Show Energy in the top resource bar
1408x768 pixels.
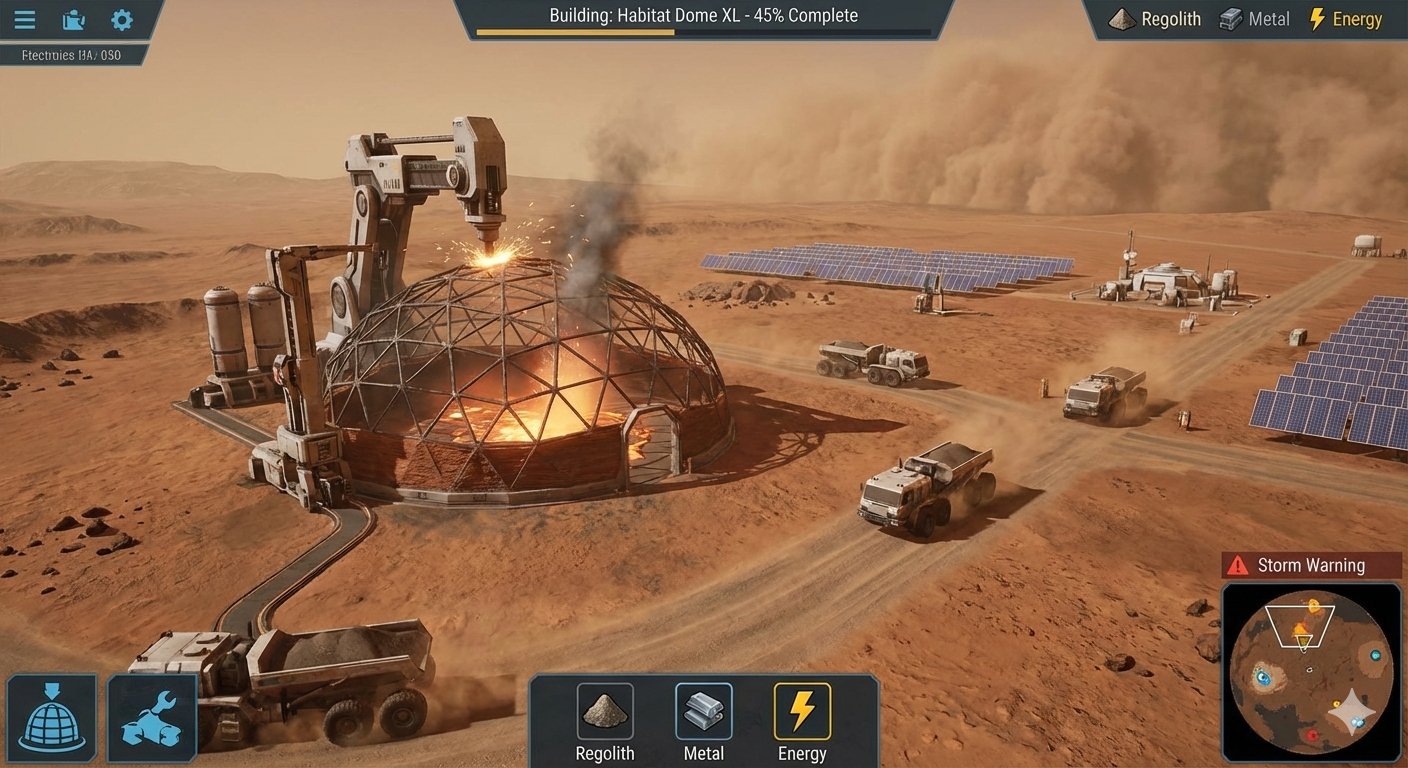click(x=1345, y=19)
